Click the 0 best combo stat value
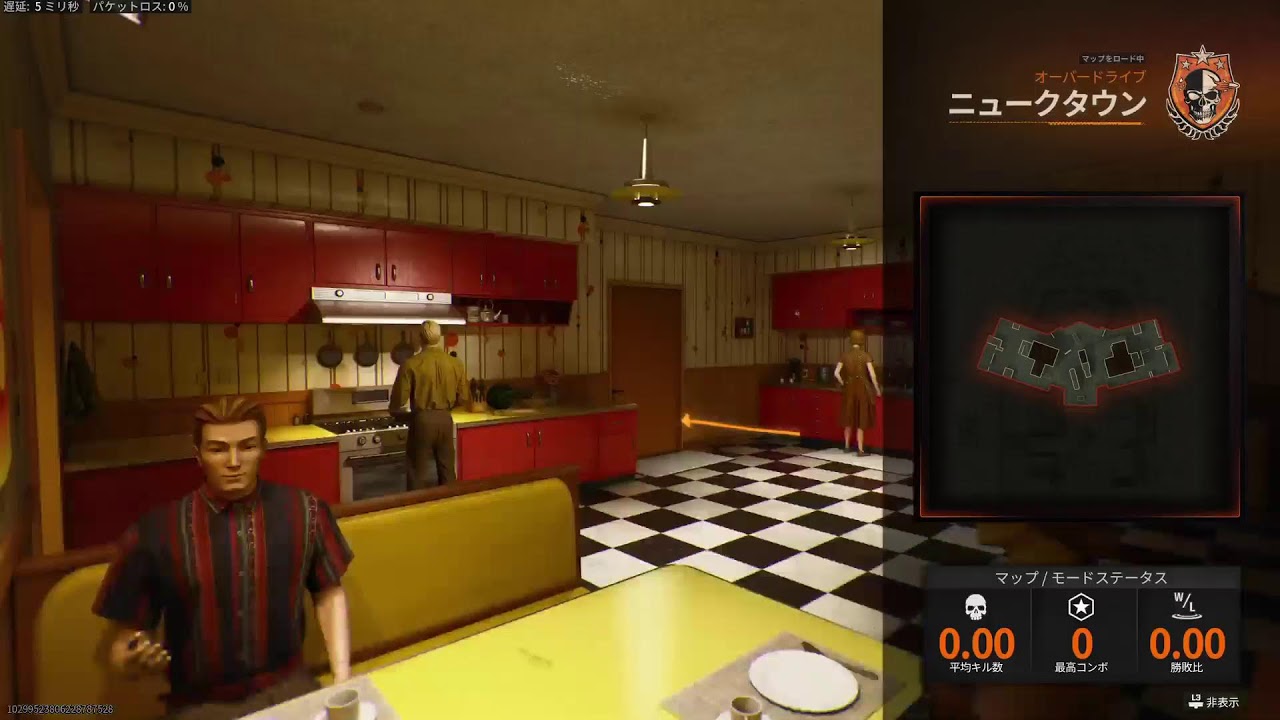This screenshot has height=720, width=1280. click(1083, 641)
